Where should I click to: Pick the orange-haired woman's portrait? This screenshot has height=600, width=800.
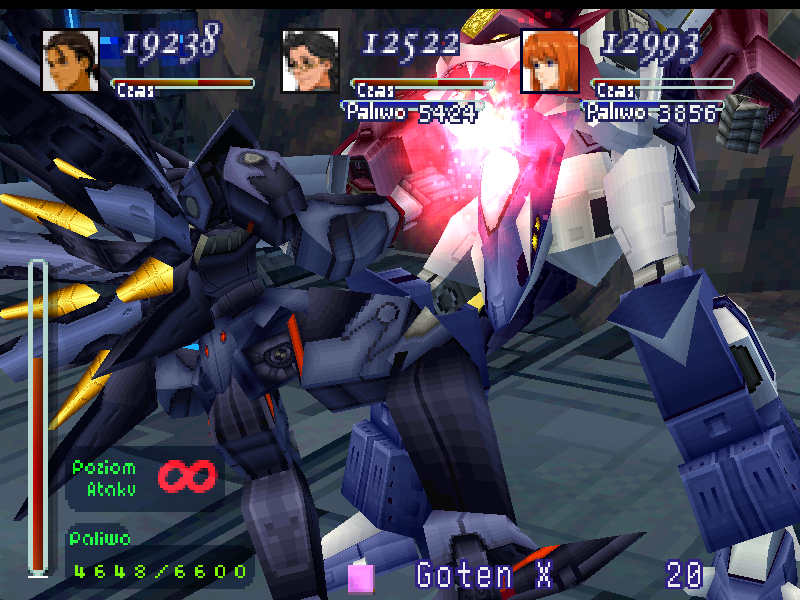(550, 60)
